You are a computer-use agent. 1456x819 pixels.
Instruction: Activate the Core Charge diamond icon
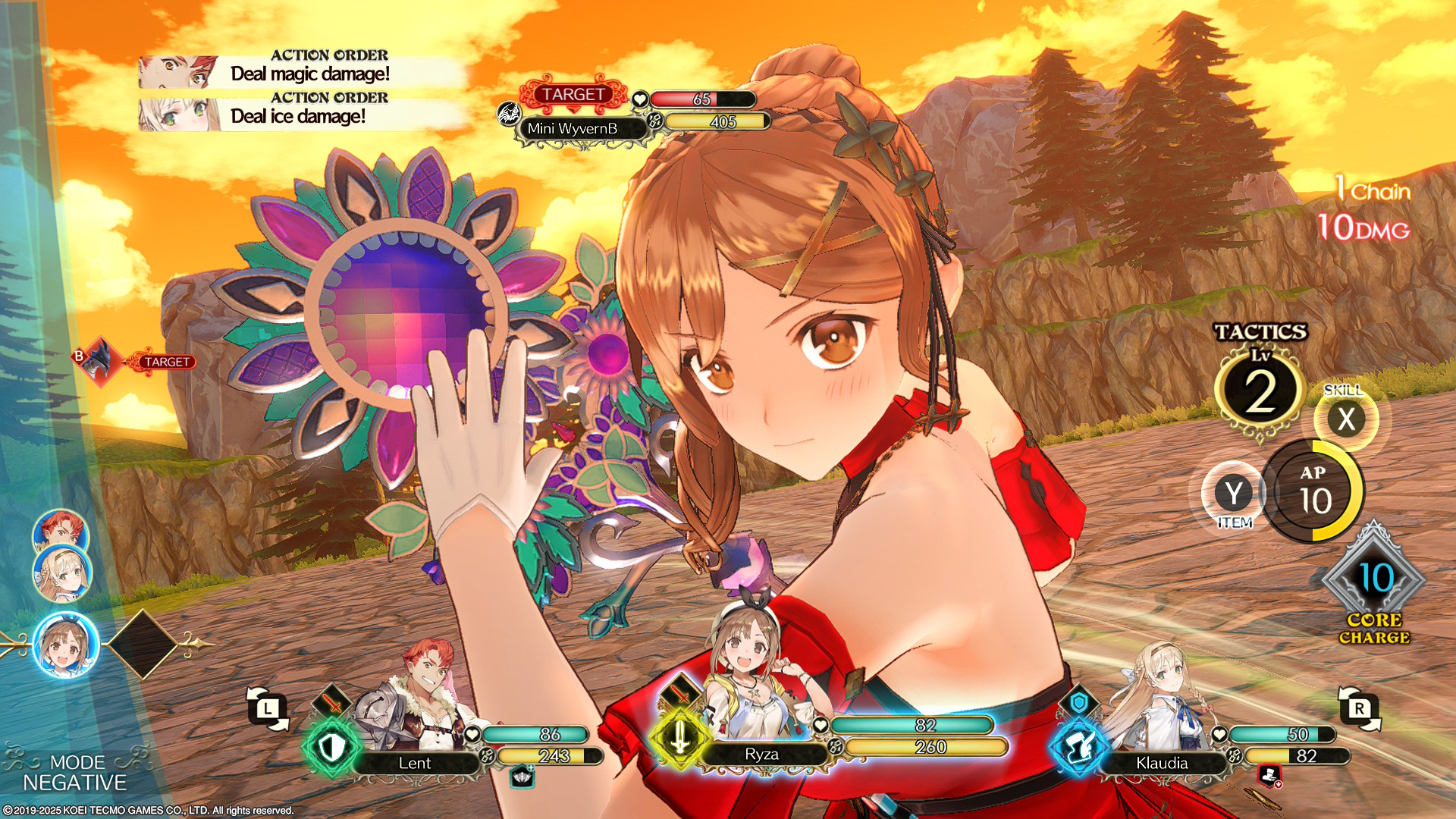[x=1374, y=580]
